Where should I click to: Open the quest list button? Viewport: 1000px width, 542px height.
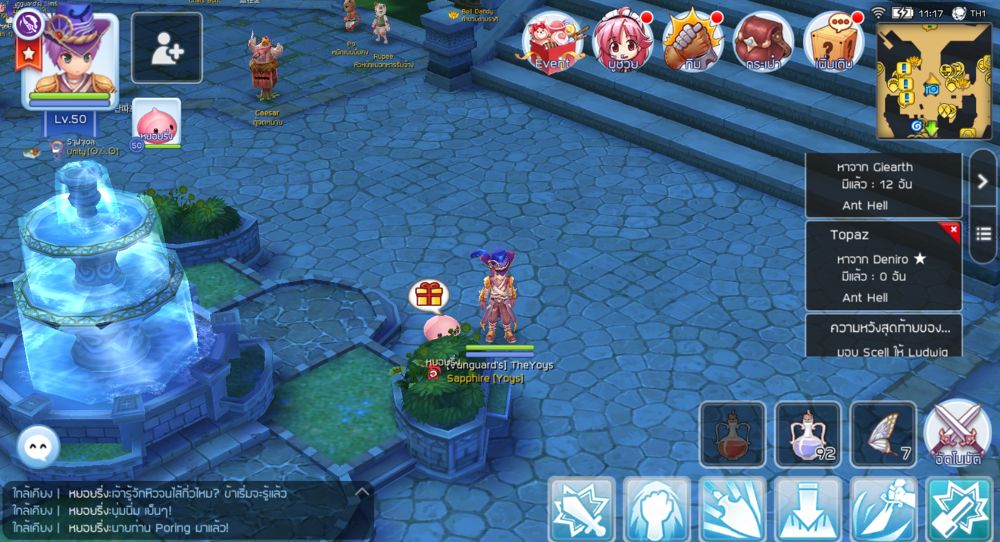click(x=983, y=234)
